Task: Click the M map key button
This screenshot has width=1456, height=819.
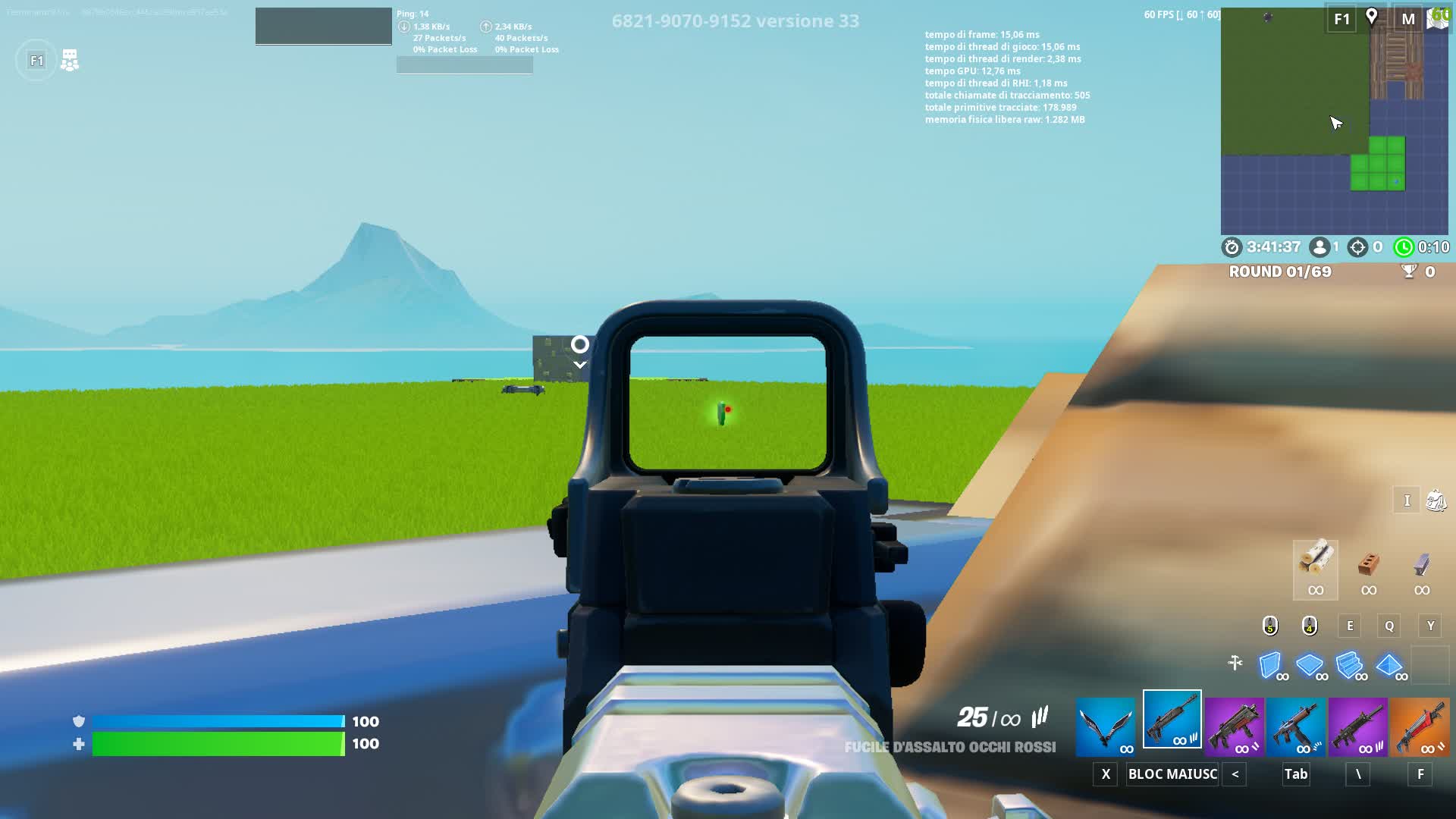Action: click(x=1408, y=18)
